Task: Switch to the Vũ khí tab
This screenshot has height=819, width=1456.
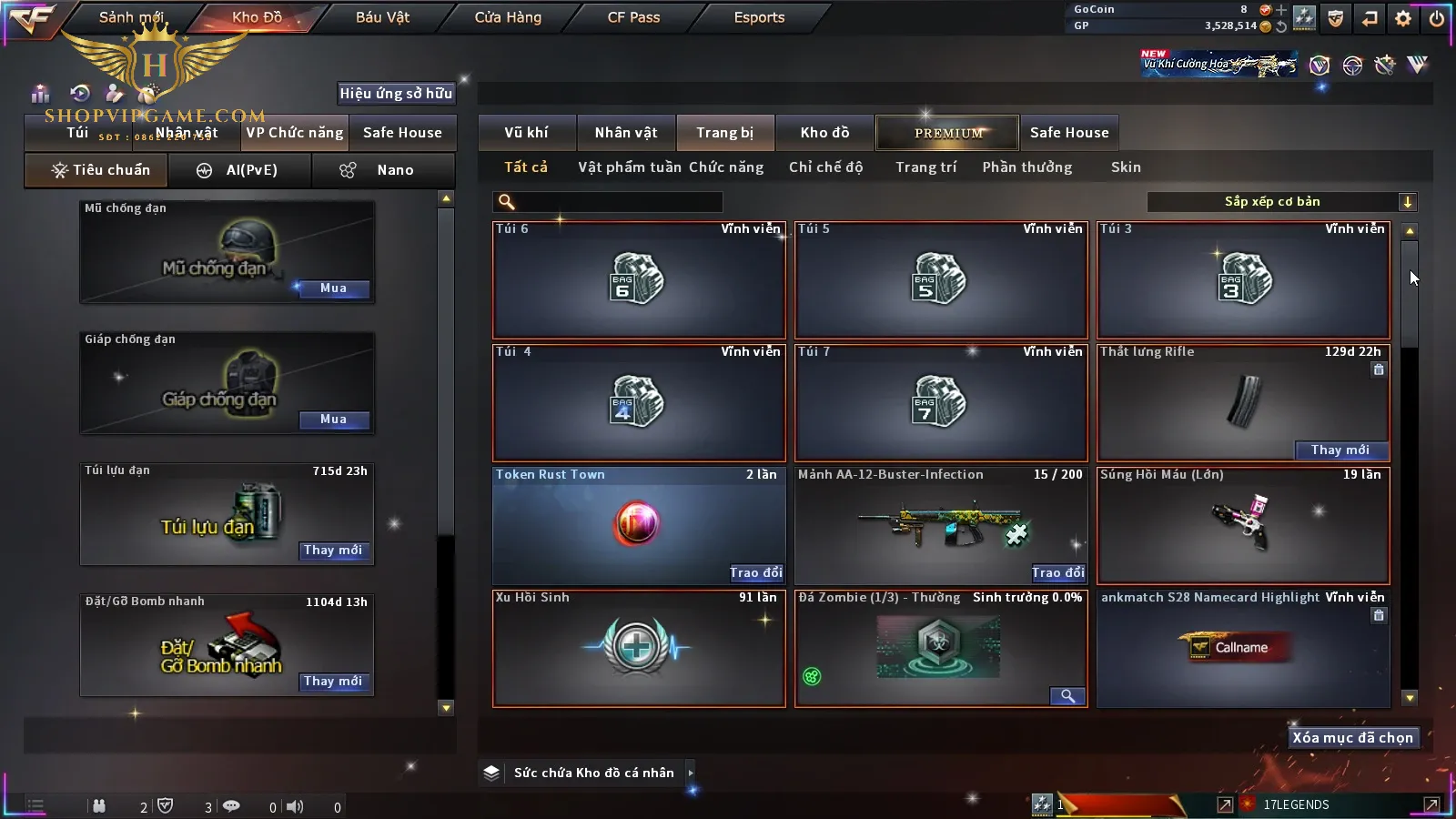Action: (x=526, y=133)
